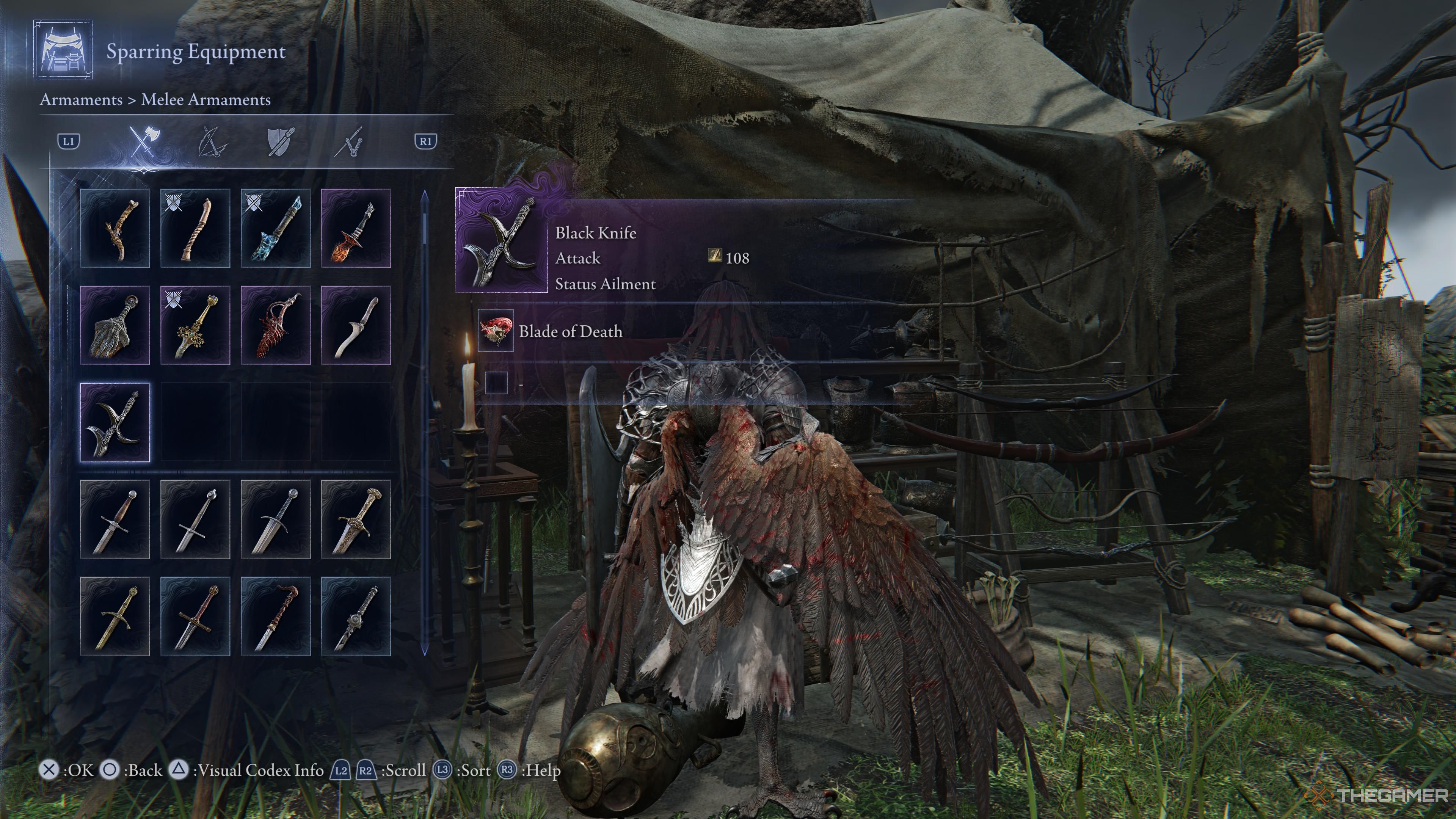Choose the stone giant-hand weapon
This screenshot has width=1456, height=819.
(x=115, y=325)
